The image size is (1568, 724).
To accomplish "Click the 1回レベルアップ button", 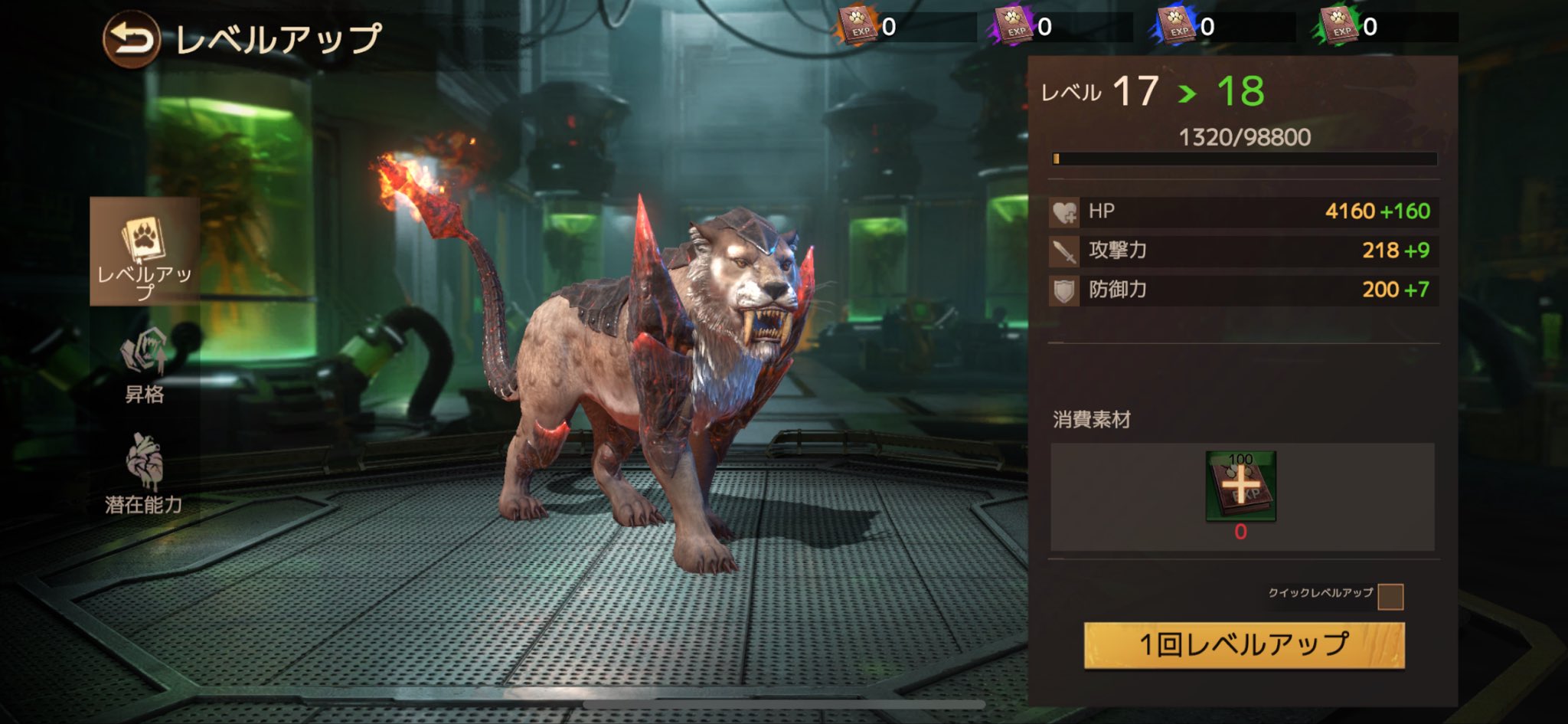I will [1244, 645].
